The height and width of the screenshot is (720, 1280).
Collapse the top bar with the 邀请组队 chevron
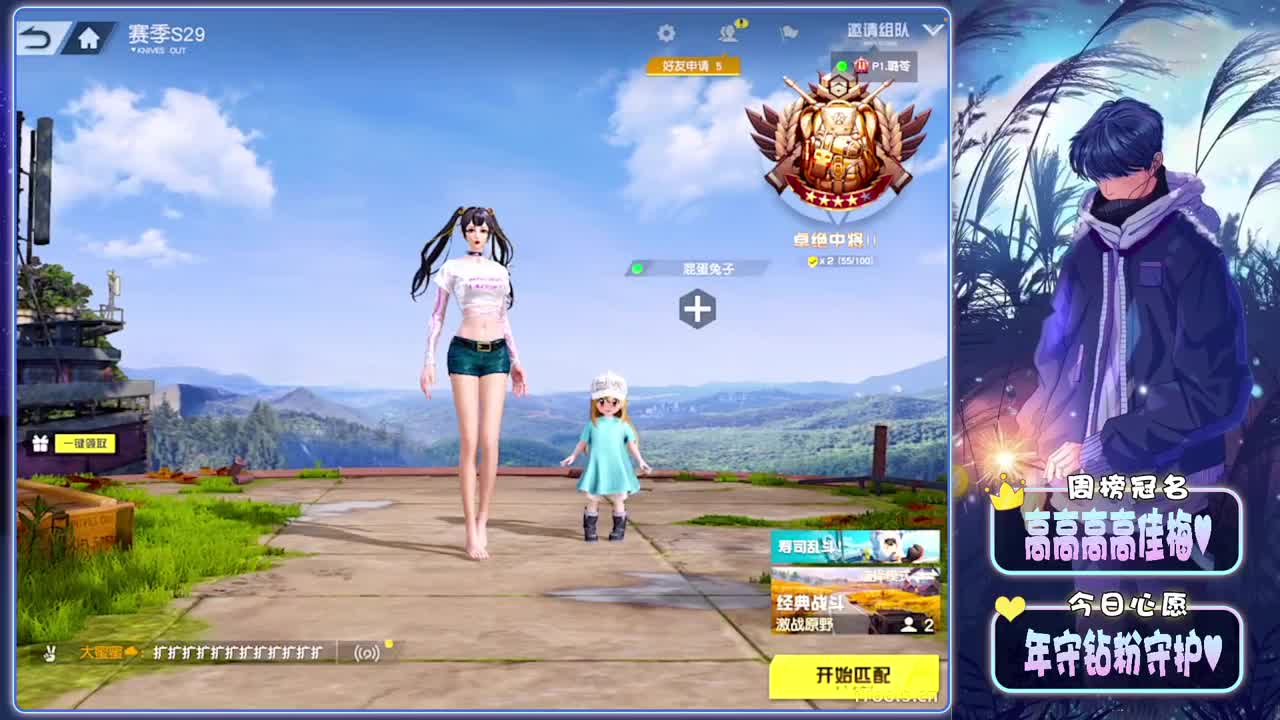(x=930, y=30)
